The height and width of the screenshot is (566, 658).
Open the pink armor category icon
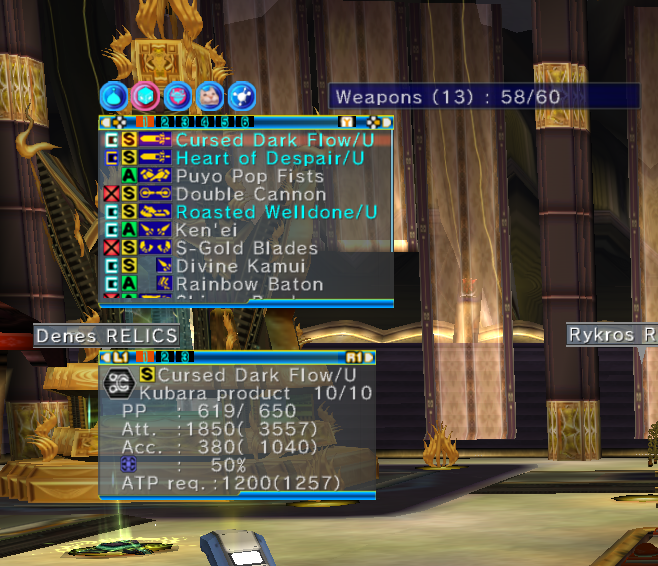point(176,96)
